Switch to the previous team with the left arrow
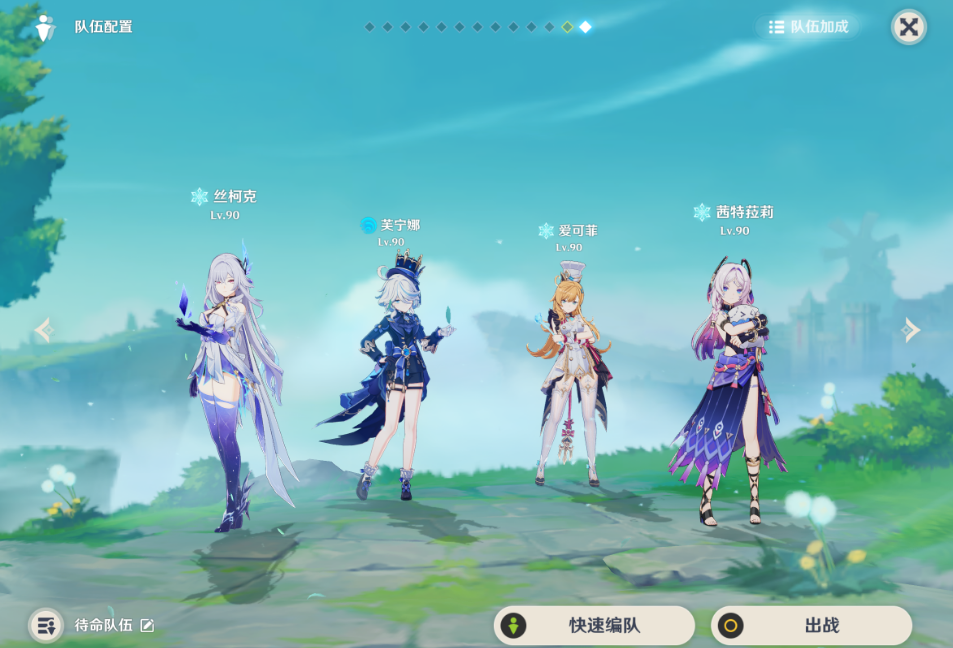This screenshot has height=648, width=953. (43, 330)
